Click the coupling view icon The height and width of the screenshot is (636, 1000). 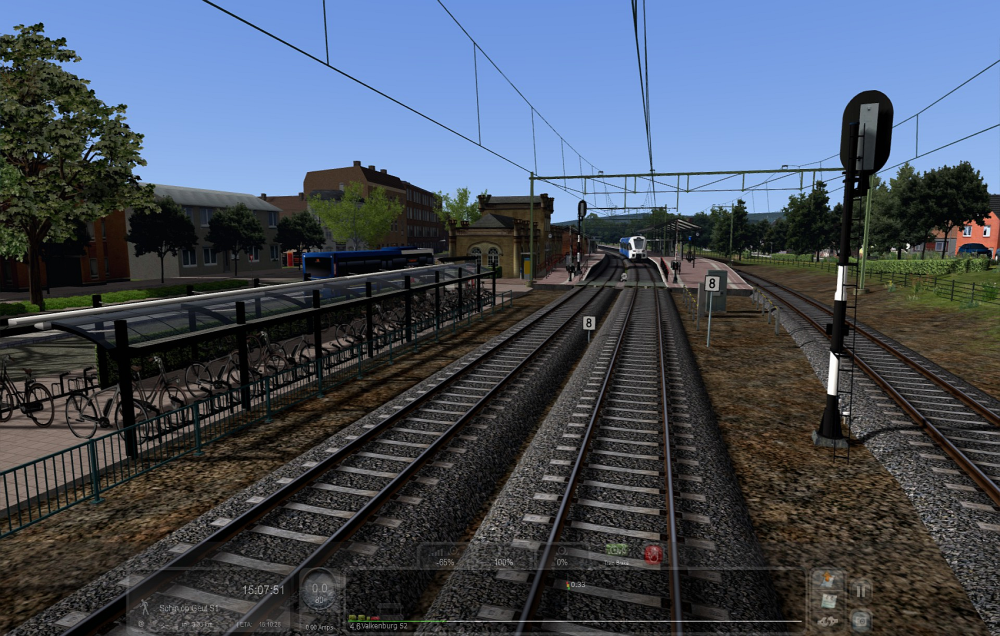(x=828, y=621)
